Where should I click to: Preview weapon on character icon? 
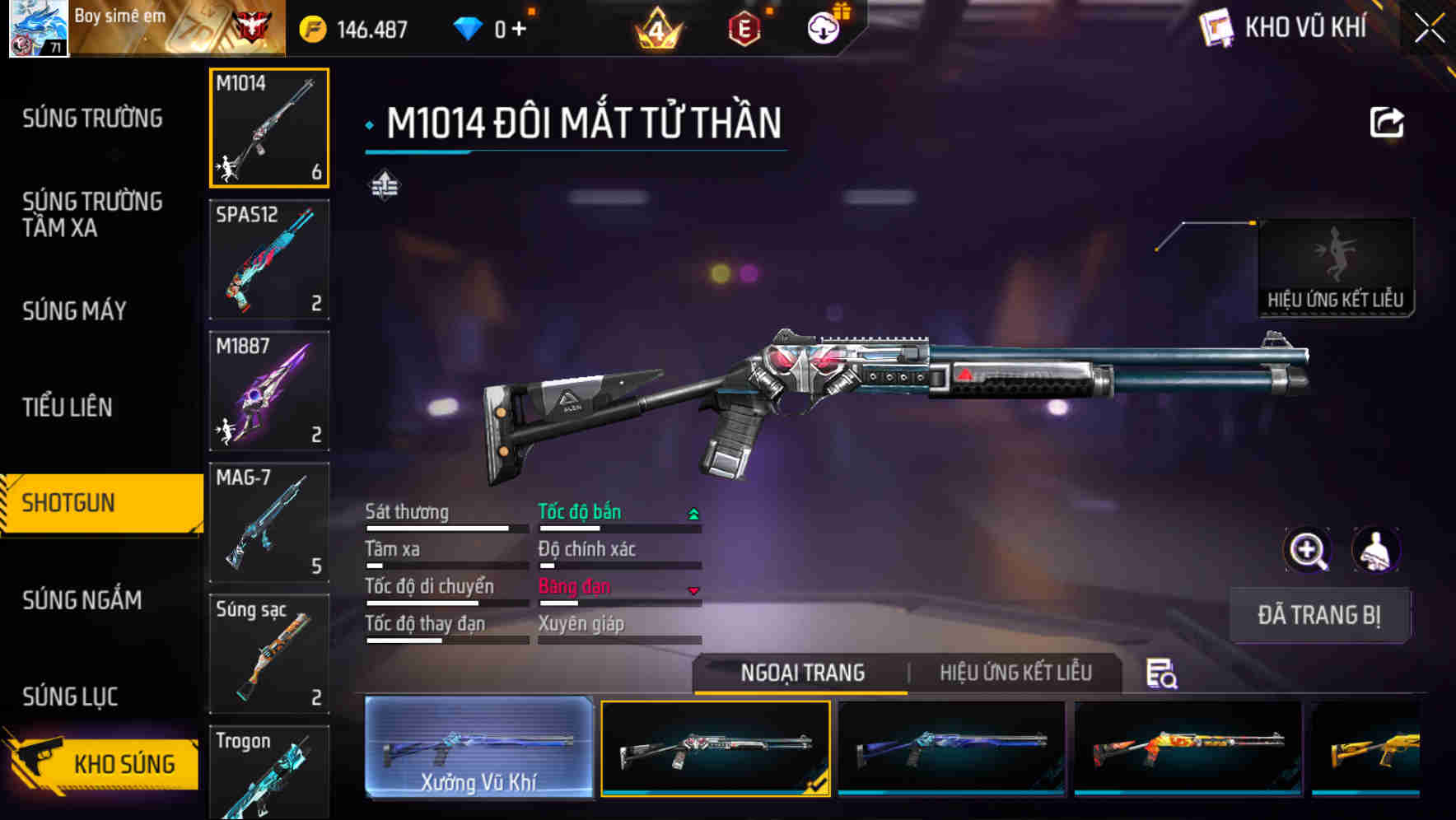pyautogui.click(x=1376, y=550)
